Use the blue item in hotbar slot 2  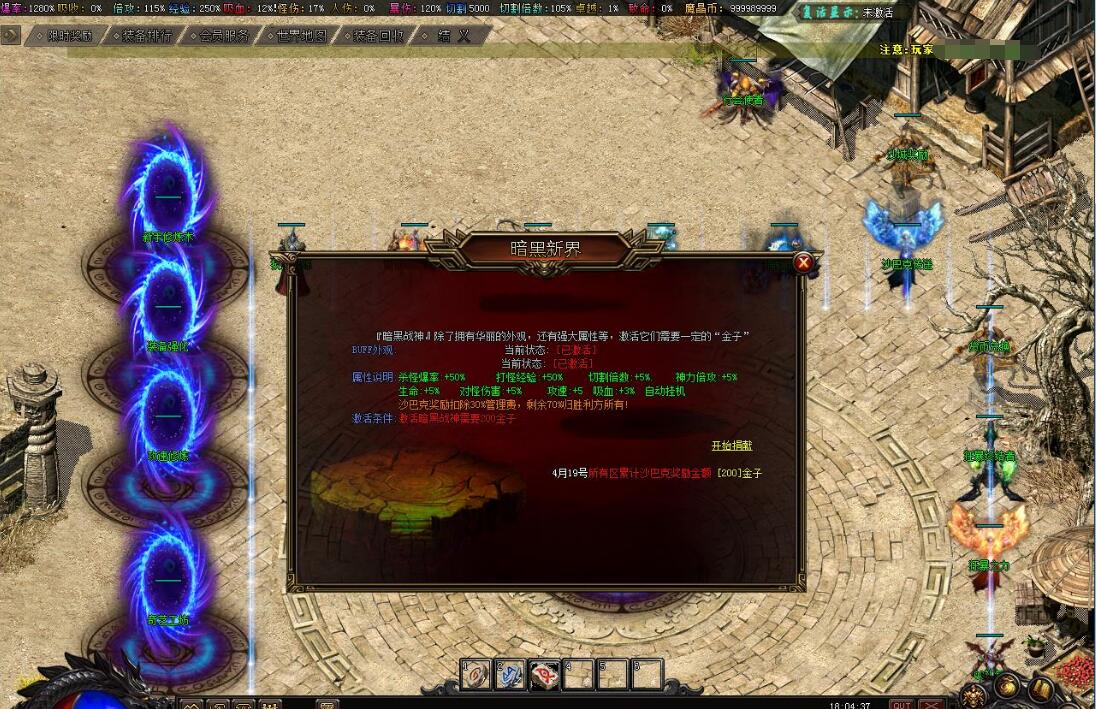point(511,675)
